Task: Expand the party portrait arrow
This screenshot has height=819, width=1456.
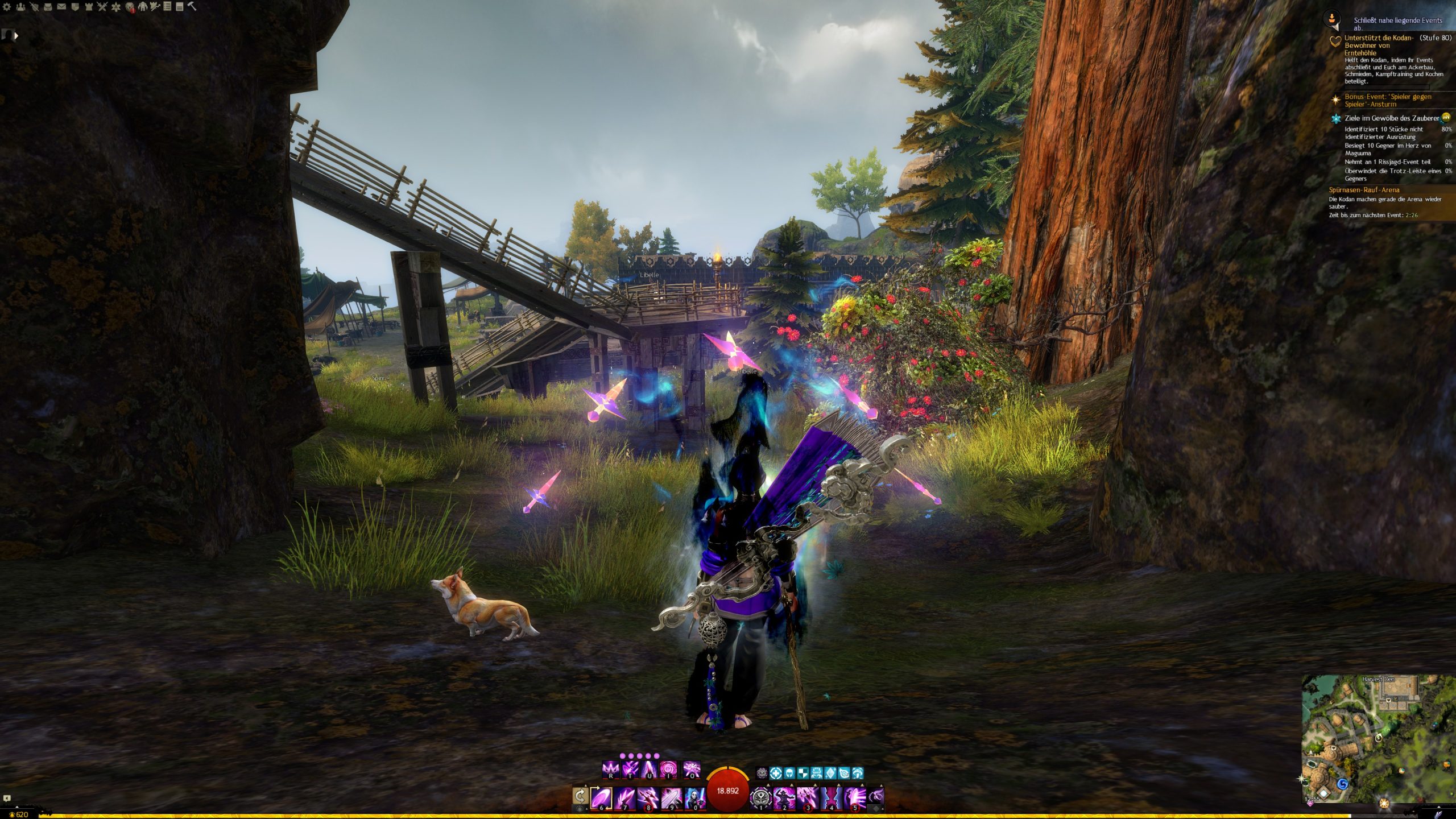Action: pyautogui.click(x=16, y=35)
